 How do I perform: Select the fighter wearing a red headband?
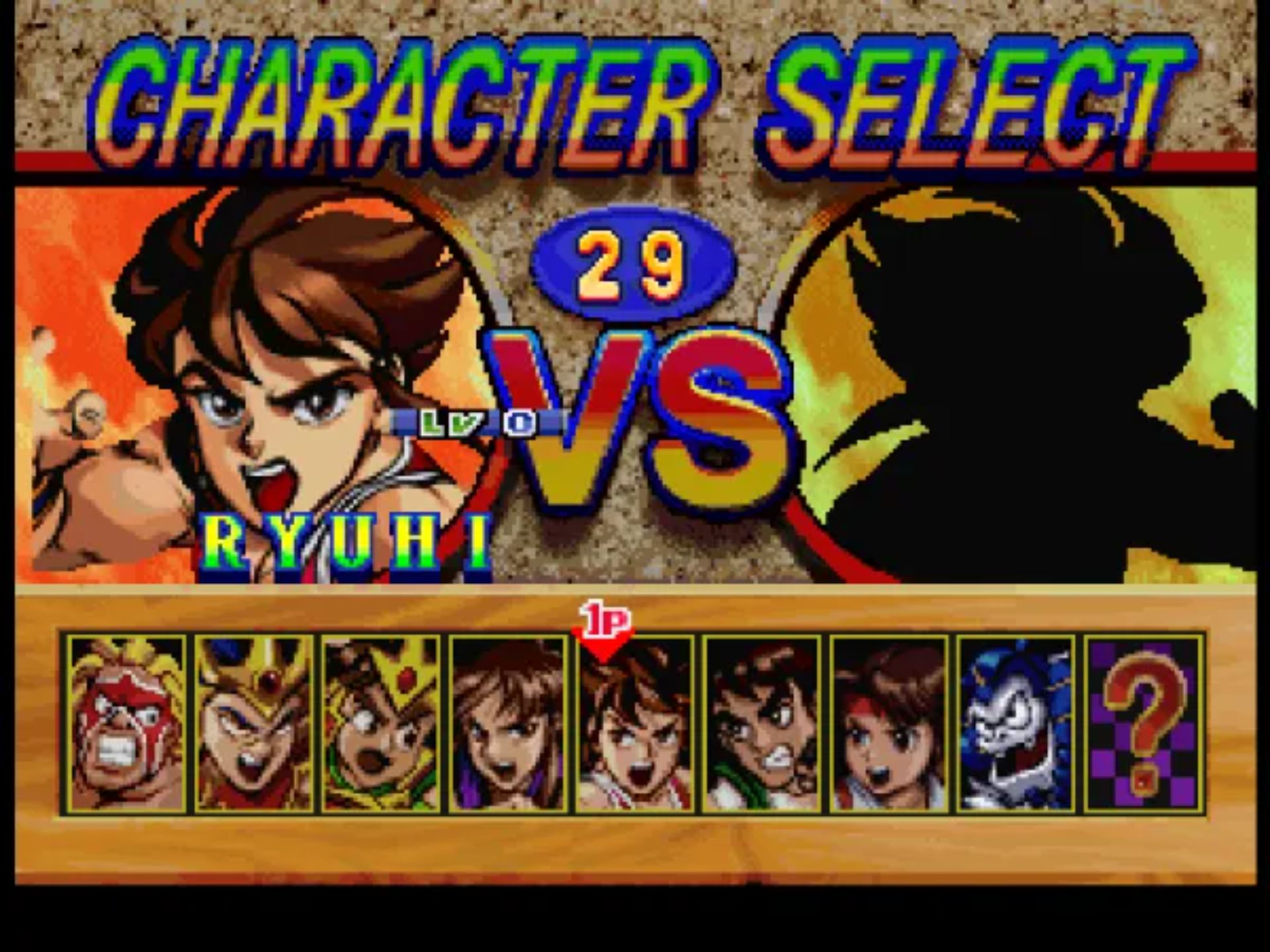coord(889,724)
